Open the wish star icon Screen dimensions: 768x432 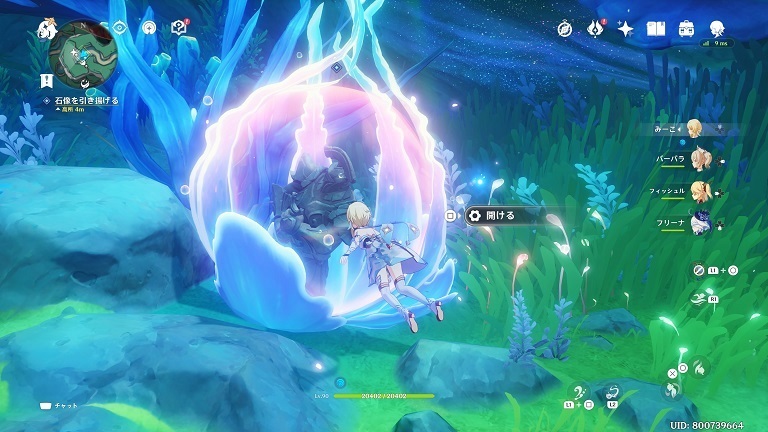[x=626, y=29]
